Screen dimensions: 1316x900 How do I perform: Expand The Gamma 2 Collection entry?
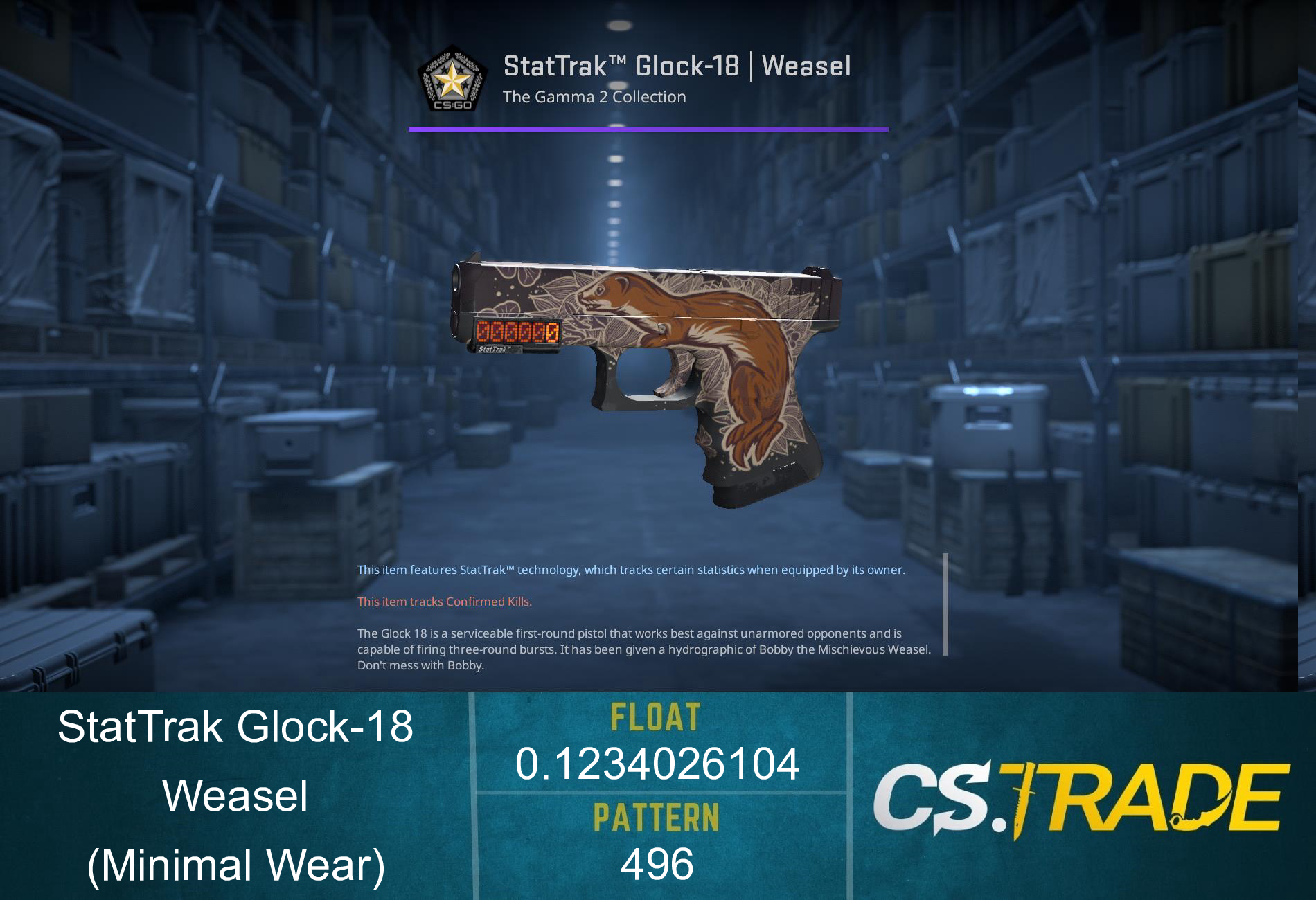coord(594,97)
